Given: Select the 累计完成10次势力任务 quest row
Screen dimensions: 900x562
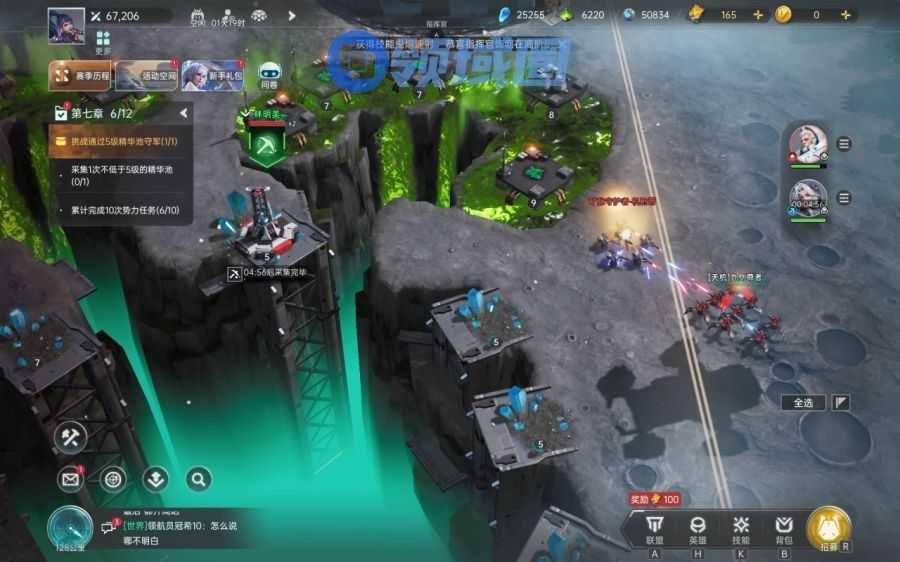Looking at the screenshot, I should pos(120,210).
